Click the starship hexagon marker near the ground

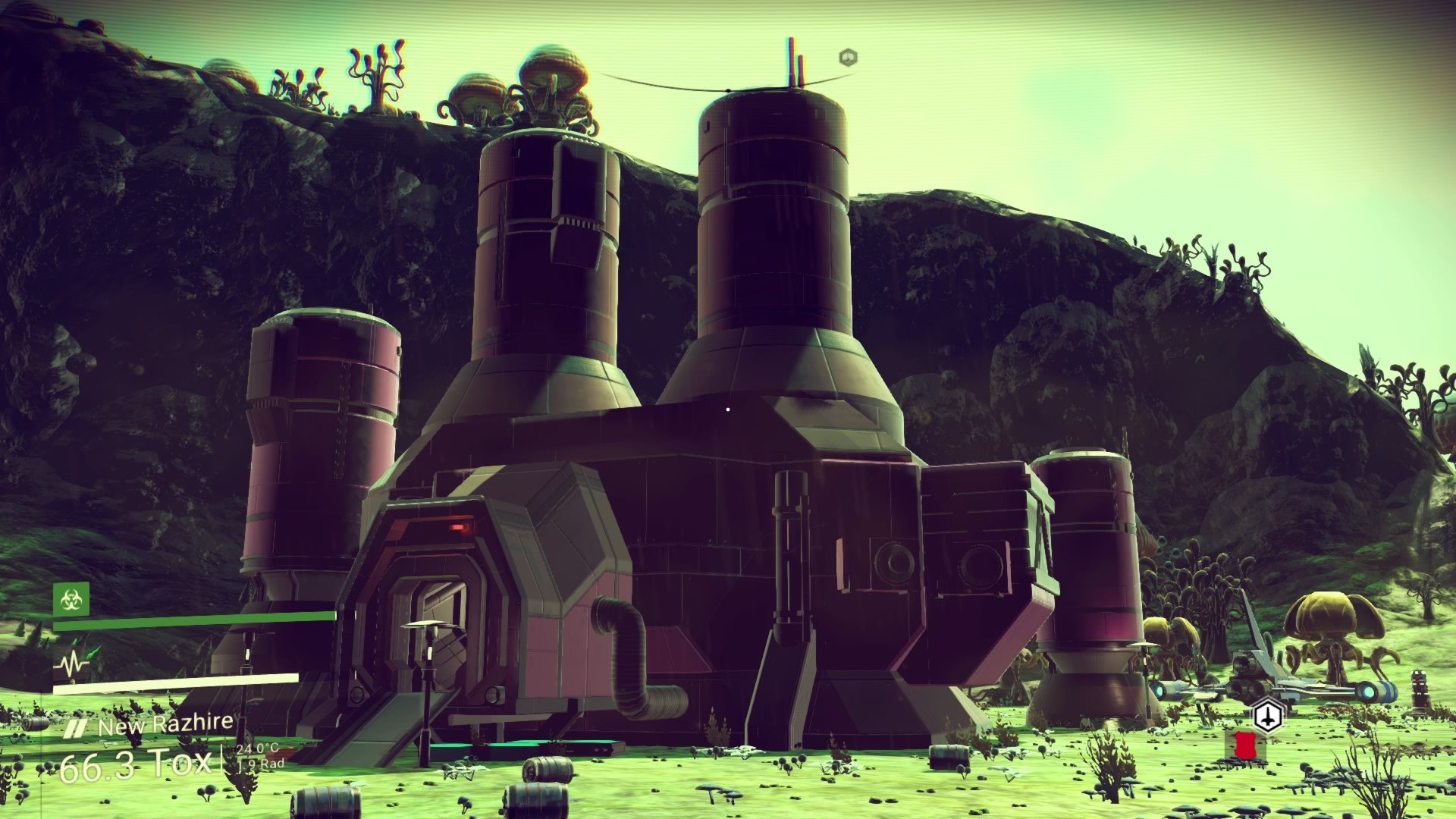pyautogui.click(x=1267, y=715)
